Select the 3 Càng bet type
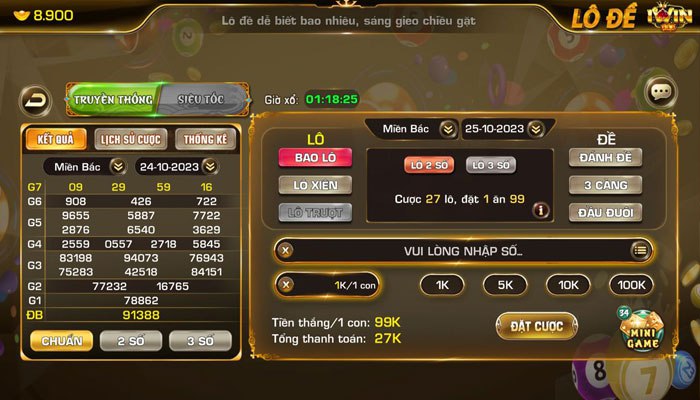 (x=606, y=184)
